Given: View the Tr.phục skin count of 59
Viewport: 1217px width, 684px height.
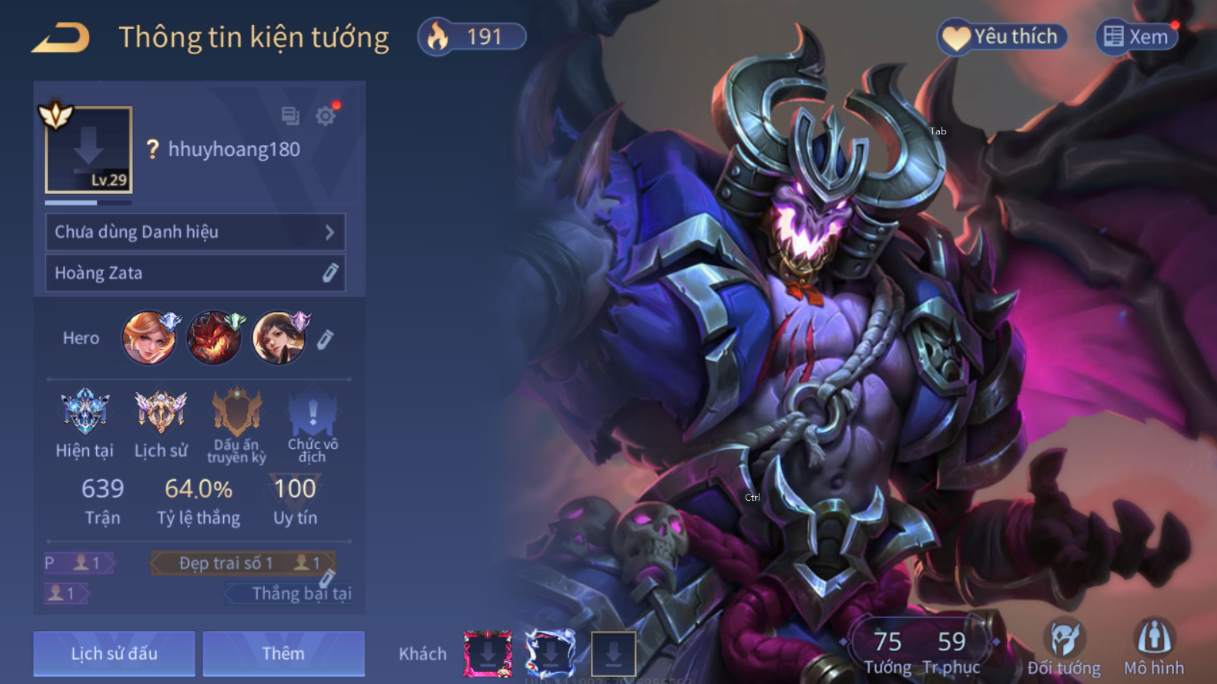Looking at the screenshot, I should 951,651.
